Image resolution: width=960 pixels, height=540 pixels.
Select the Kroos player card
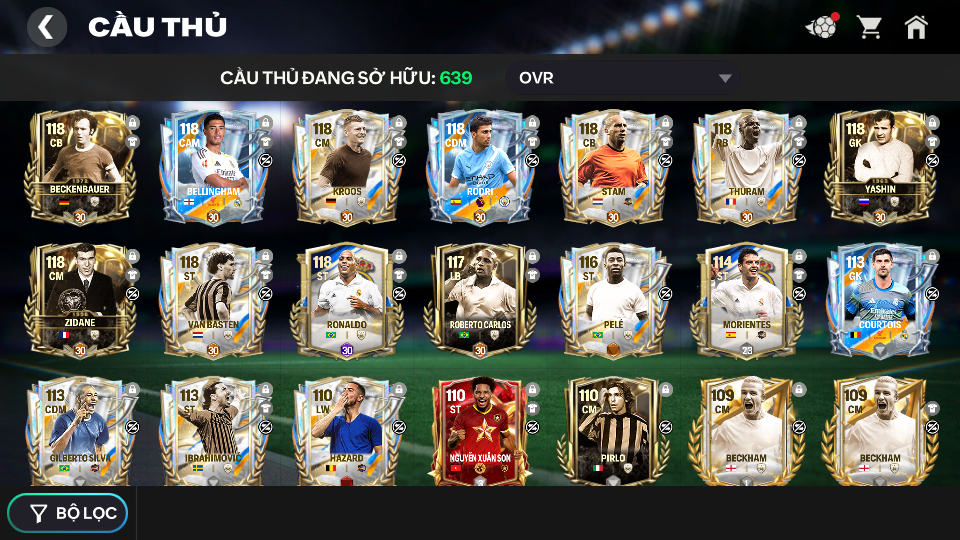pyautogui.click(x=346, y=167)
